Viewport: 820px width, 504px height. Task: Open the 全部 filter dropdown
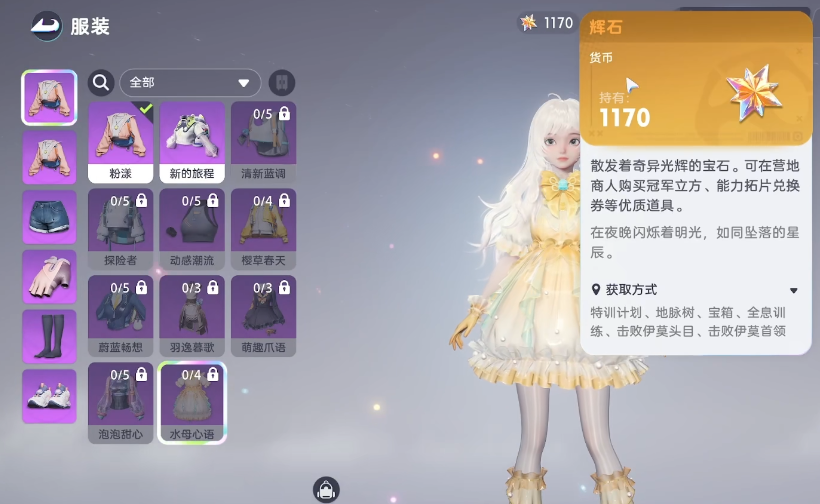coord(190,82)
